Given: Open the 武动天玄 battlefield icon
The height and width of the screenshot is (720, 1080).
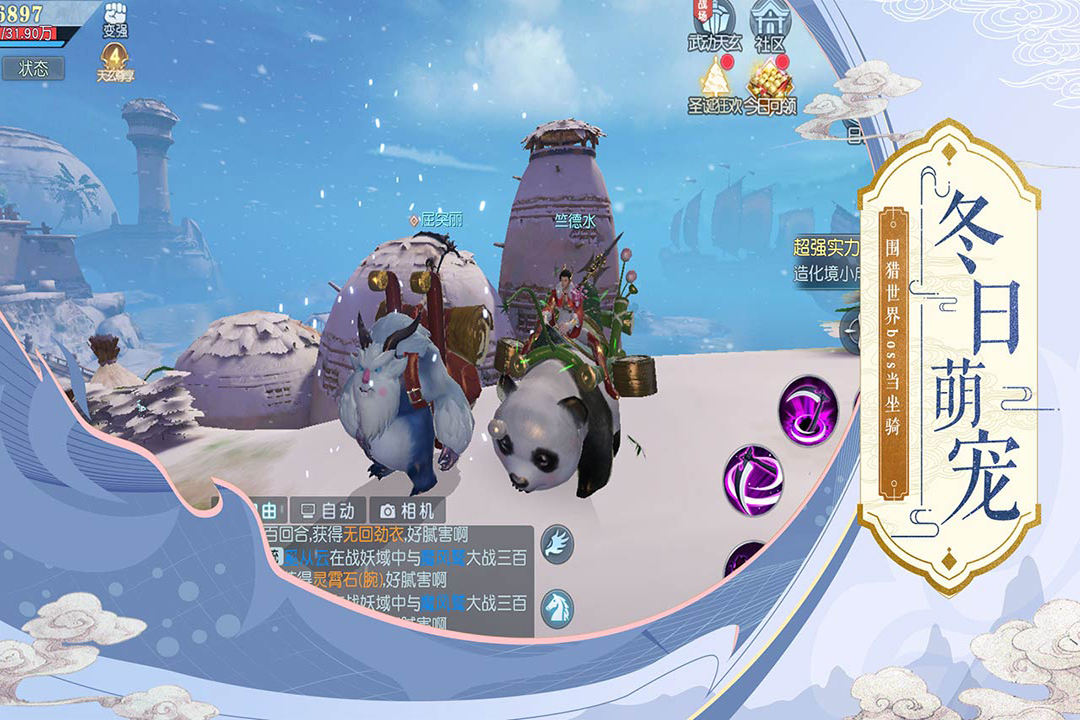Looking at the screenshot, I should (712, 25).
